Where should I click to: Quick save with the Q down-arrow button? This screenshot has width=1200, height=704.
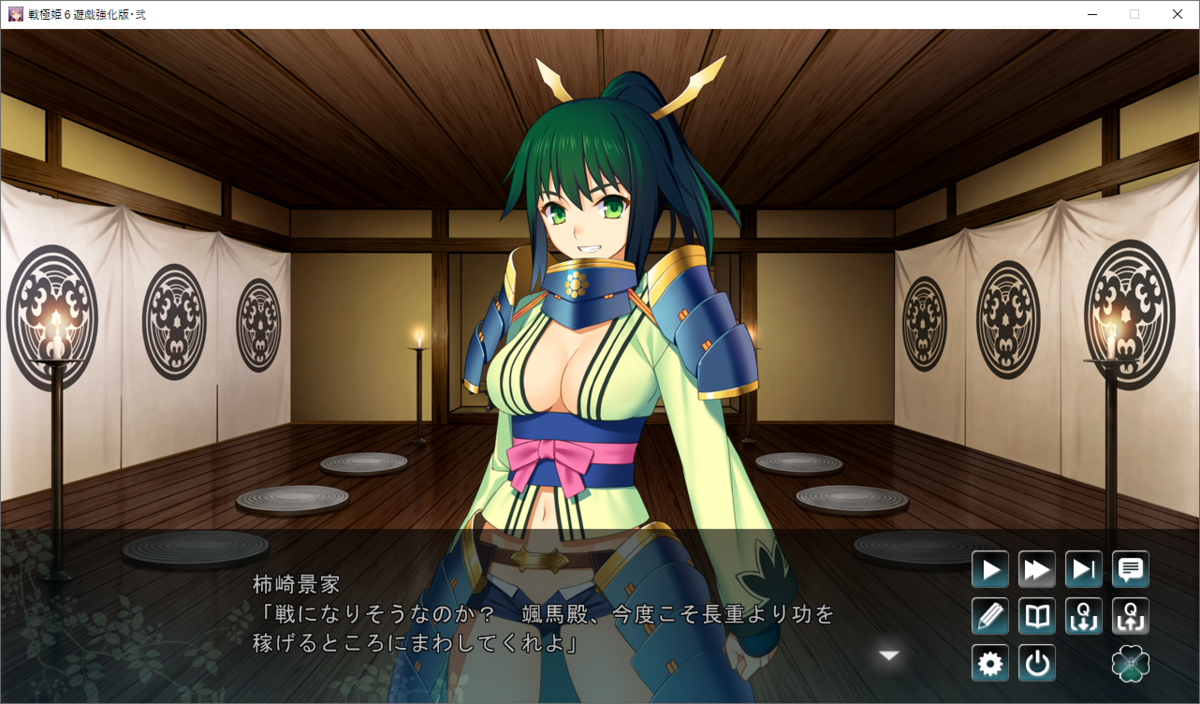coord(1084,616)
